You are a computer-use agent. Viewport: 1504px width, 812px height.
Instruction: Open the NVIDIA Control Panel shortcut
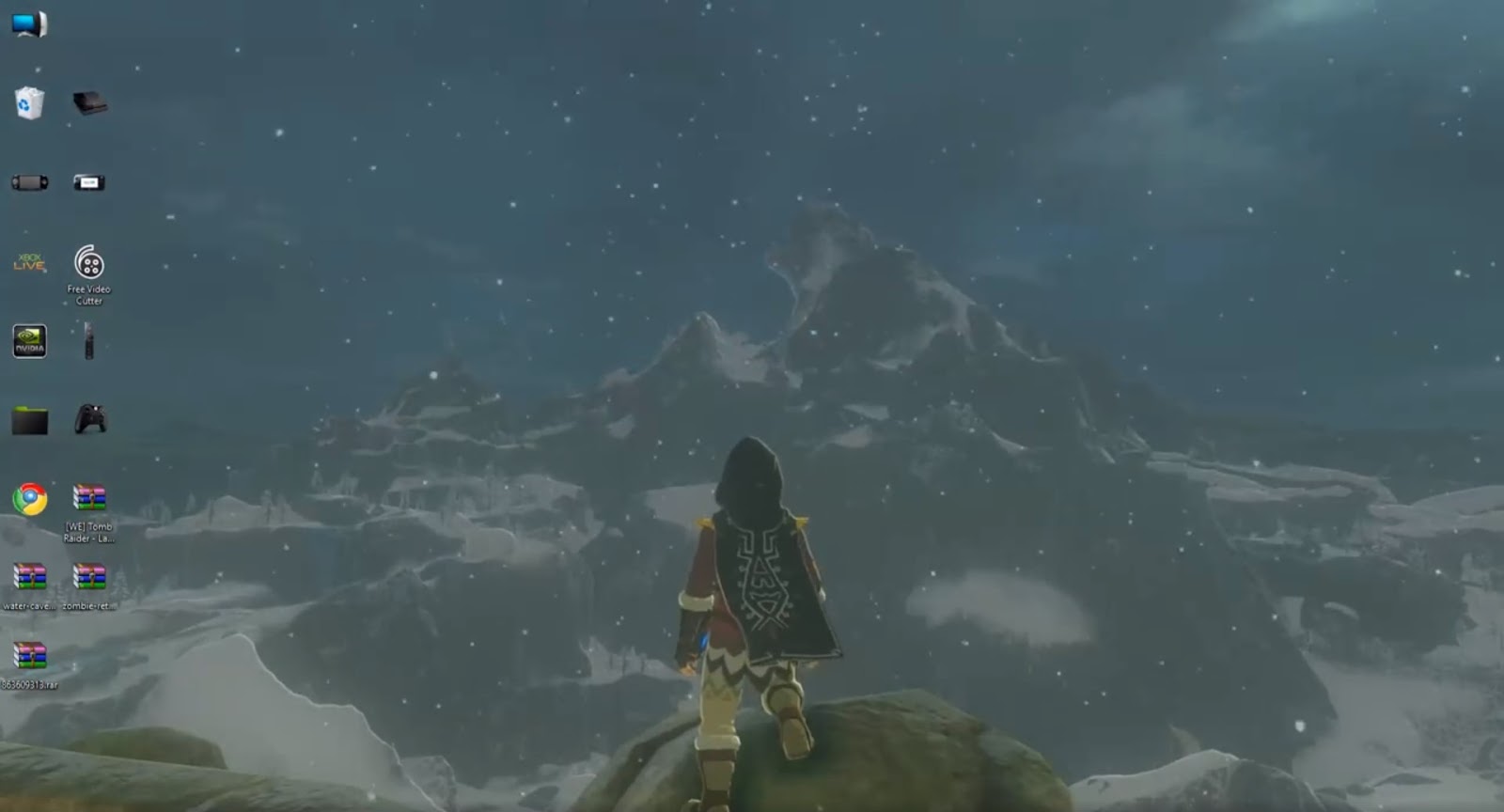coord(28,341)
